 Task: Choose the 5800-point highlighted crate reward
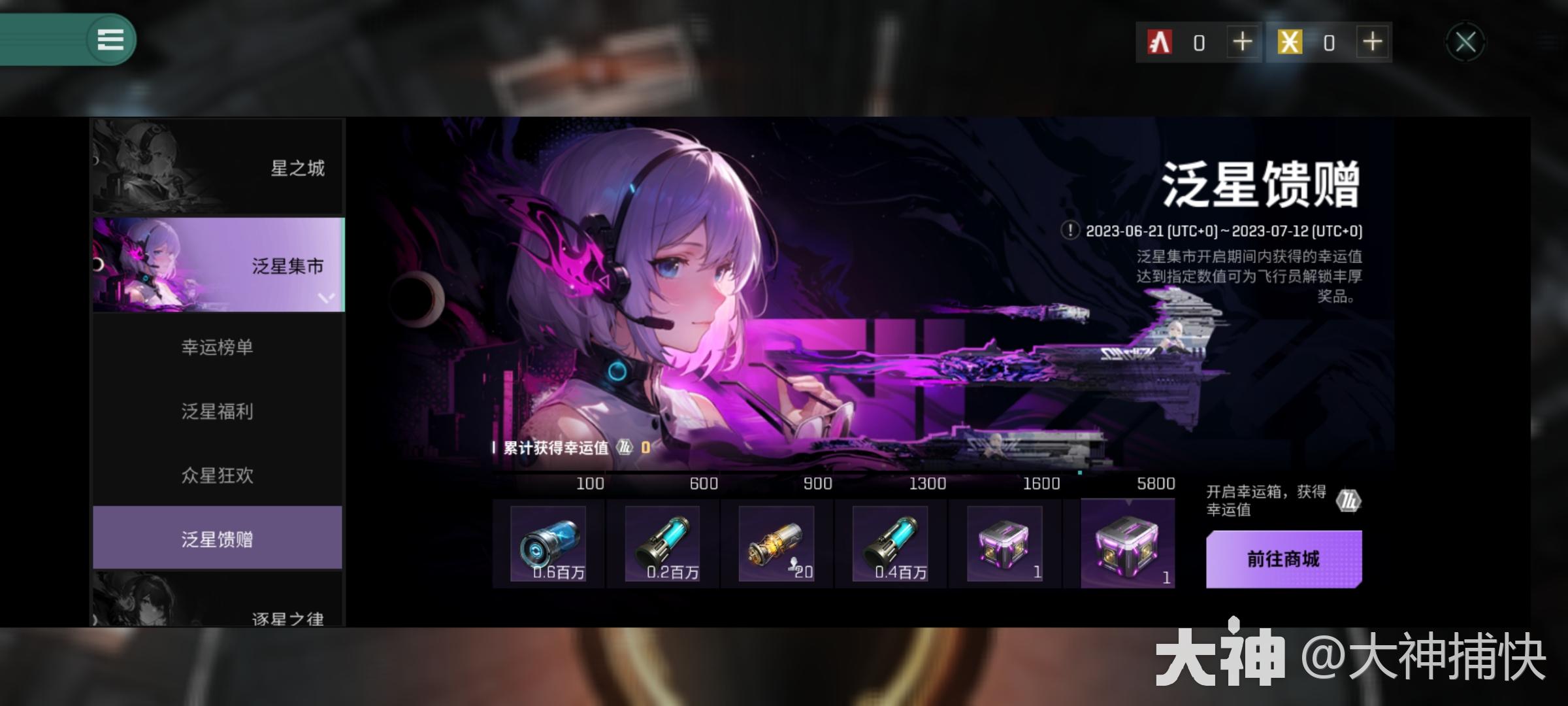(x=1127, y=544)
